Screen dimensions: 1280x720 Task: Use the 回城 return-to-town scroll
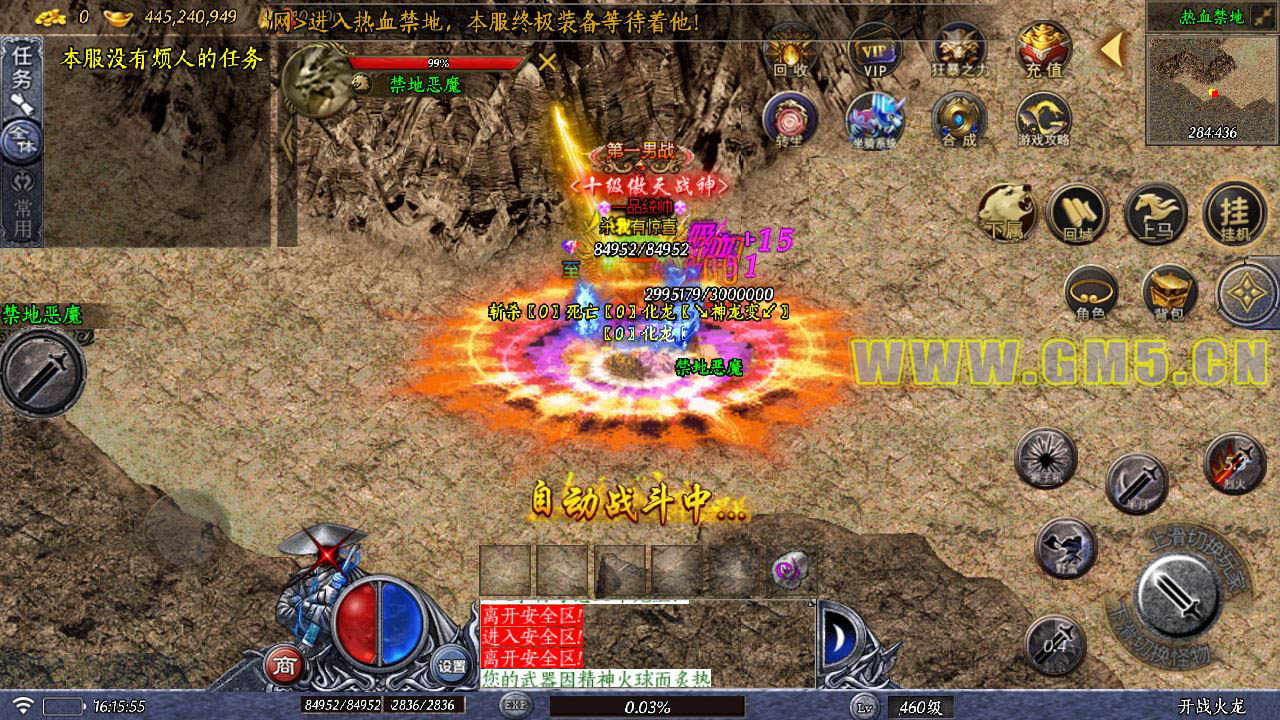(x=1077, y=213)
